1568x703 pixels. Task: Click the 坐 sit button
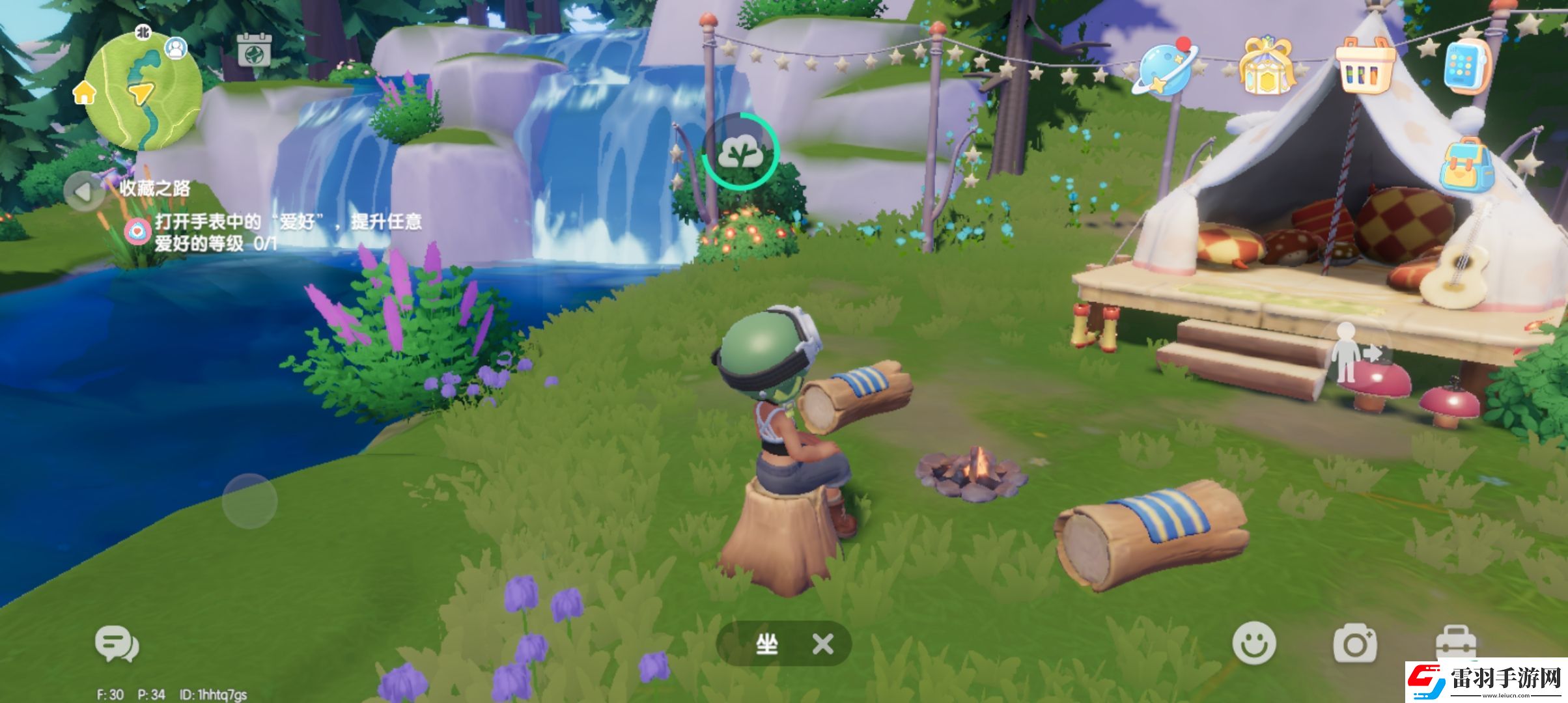coord(766,644)
